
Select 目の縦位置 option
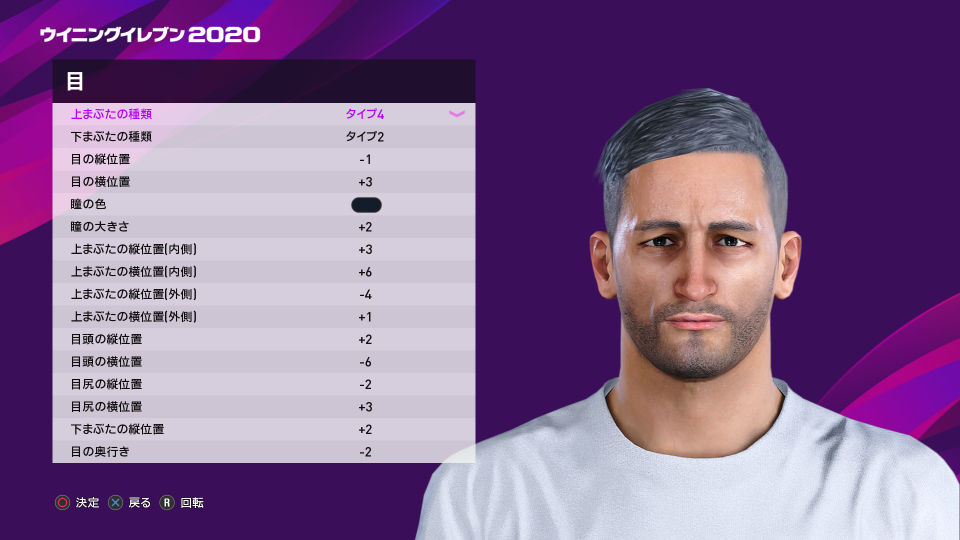coord(263,159)
